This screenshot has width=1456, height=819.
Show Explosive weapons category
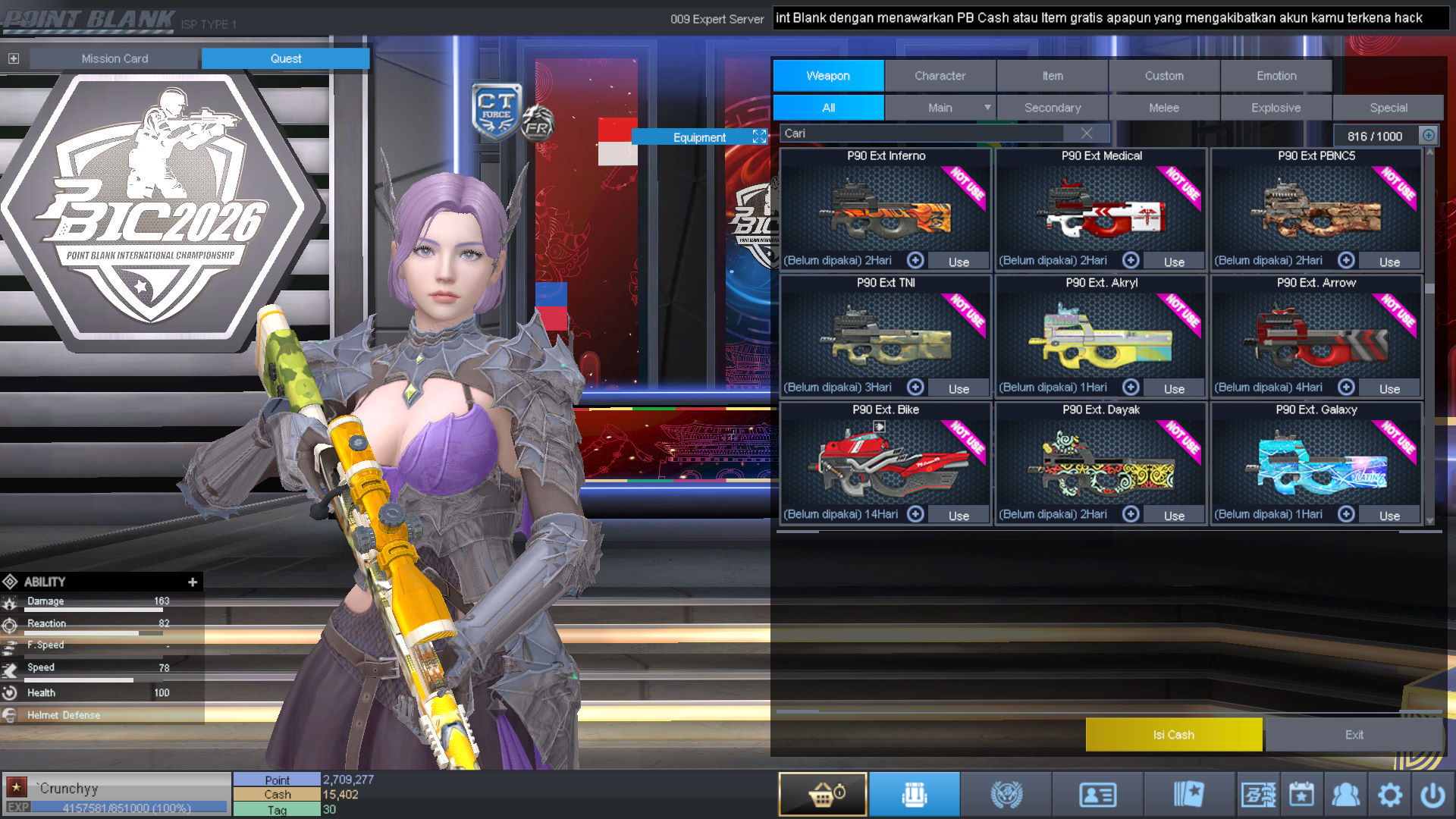1276,108
